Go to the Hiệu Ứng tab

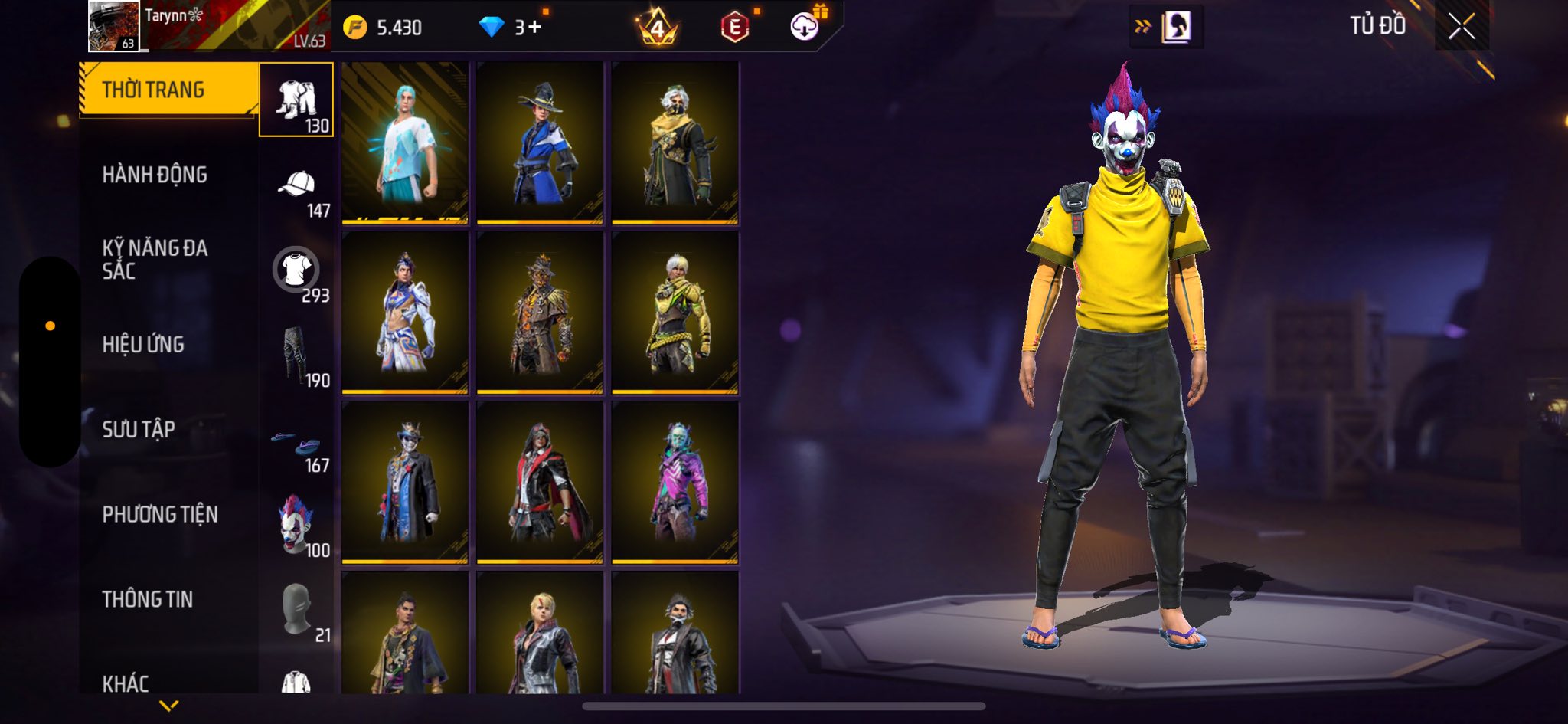point(143,345)
